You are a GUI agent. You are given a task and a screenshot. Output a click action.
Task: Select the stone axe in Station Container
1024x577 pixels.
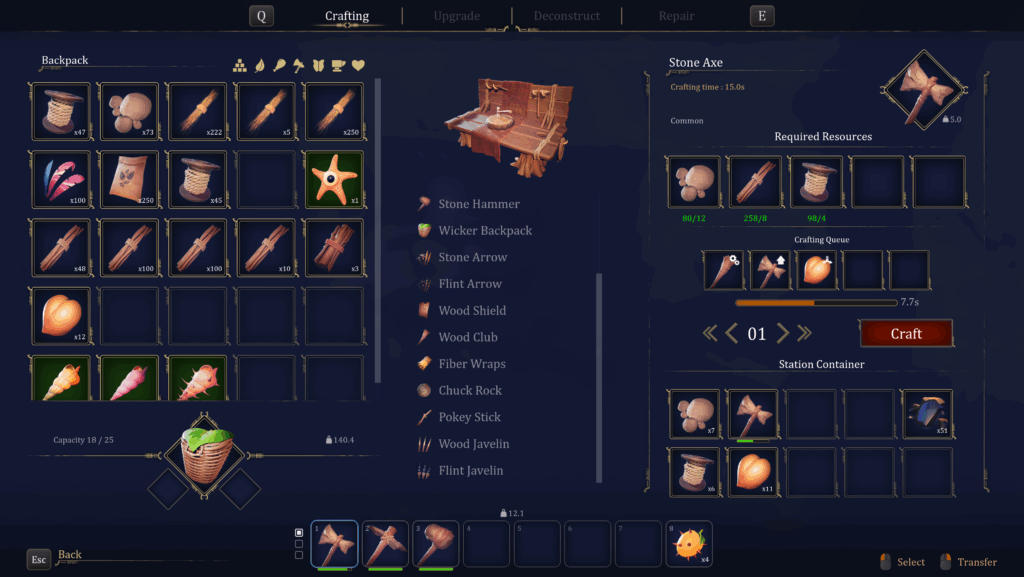coord(752,414)
